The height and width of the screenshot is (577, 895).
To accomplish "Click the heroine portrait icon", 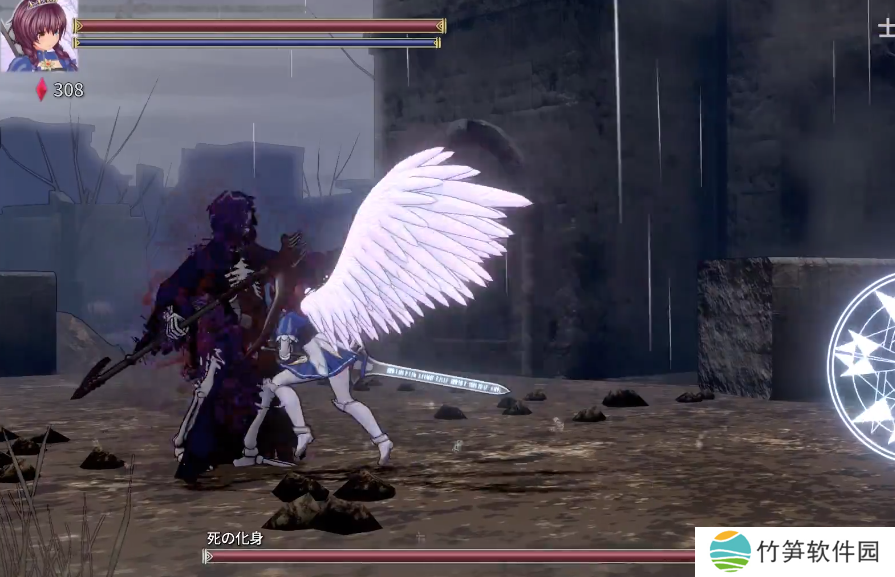I will coord(38,36).
